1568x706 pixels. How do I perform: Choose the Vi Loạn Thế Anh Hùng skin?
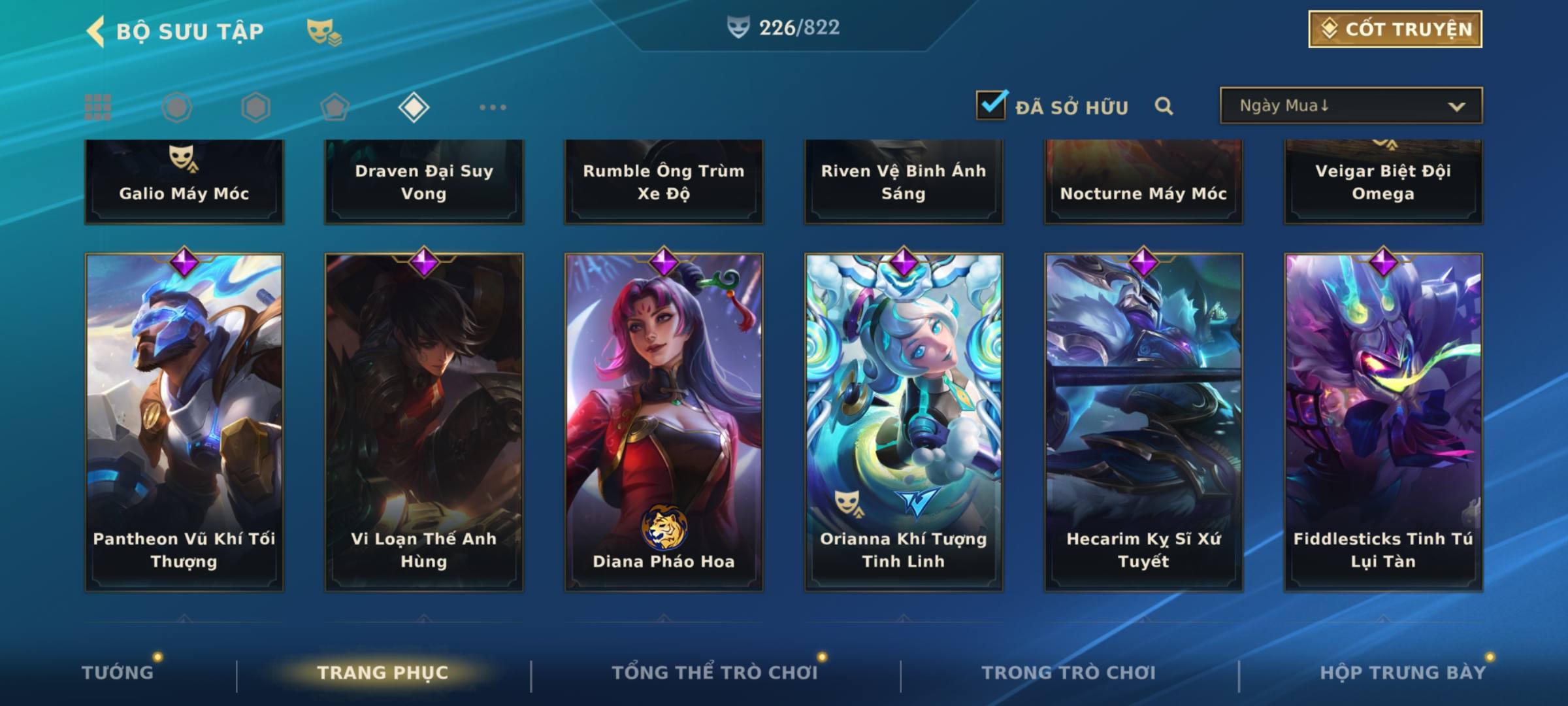coord(424,422)
